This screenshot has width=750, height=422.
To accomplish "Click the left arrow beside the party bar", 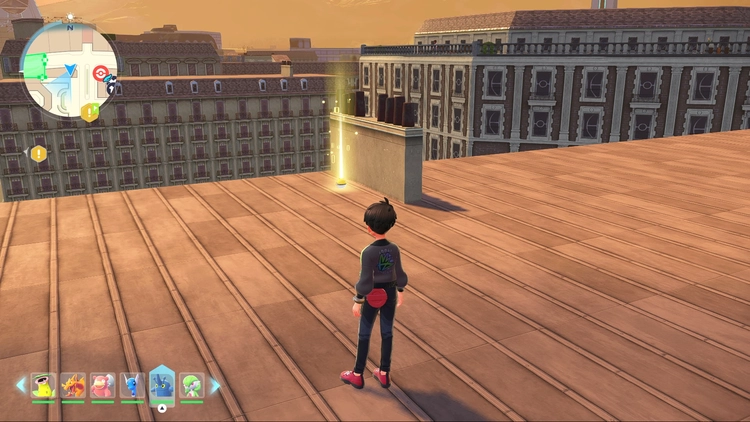I will coord(20,385).
